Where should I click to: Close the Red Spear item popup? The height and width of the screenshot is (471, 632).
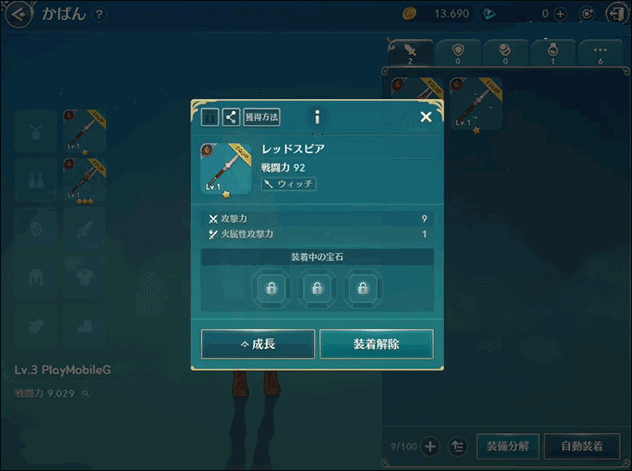[x=426, y=117]
